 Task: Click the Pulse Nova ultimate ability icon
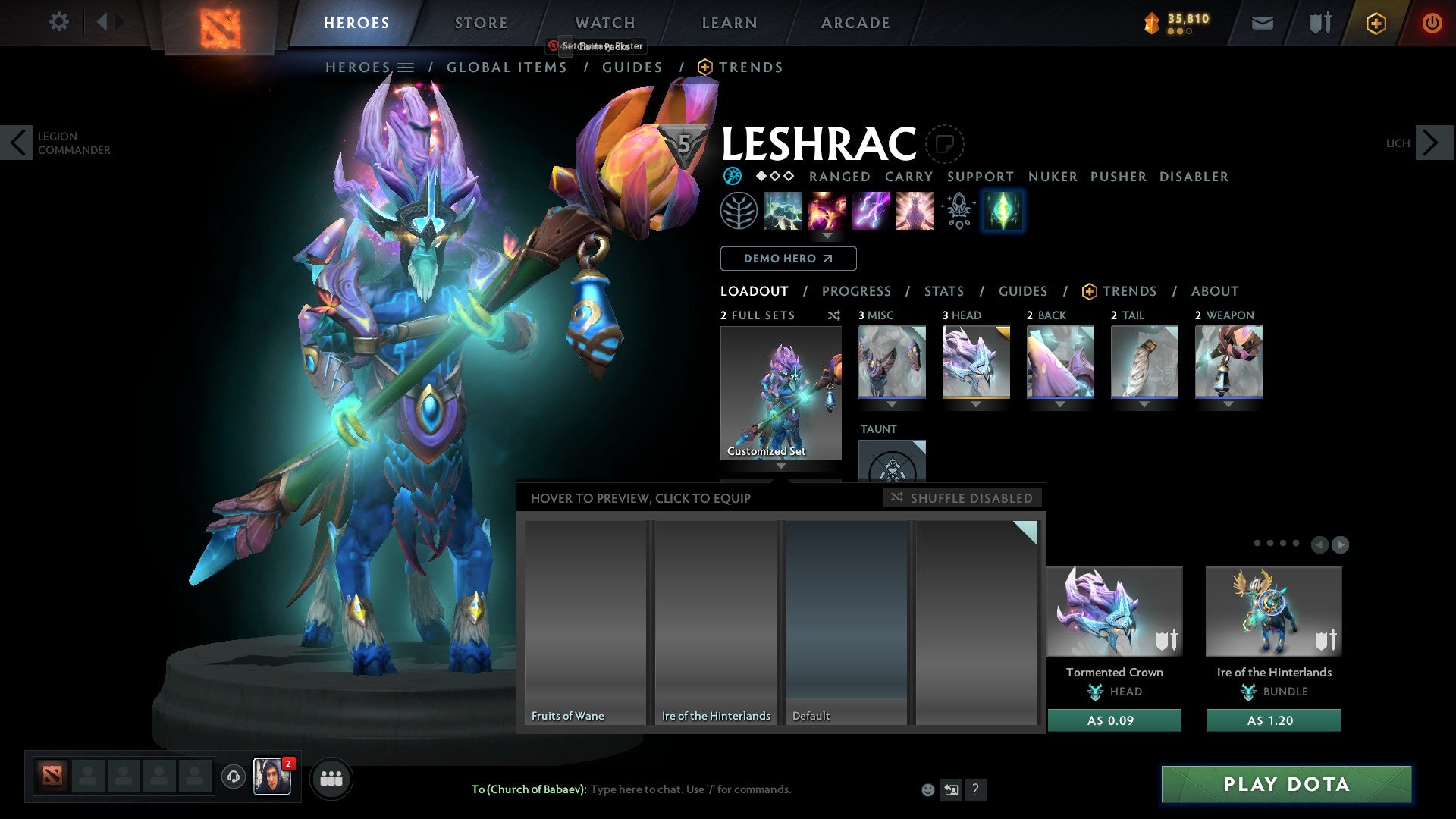(x=915, y=211)
